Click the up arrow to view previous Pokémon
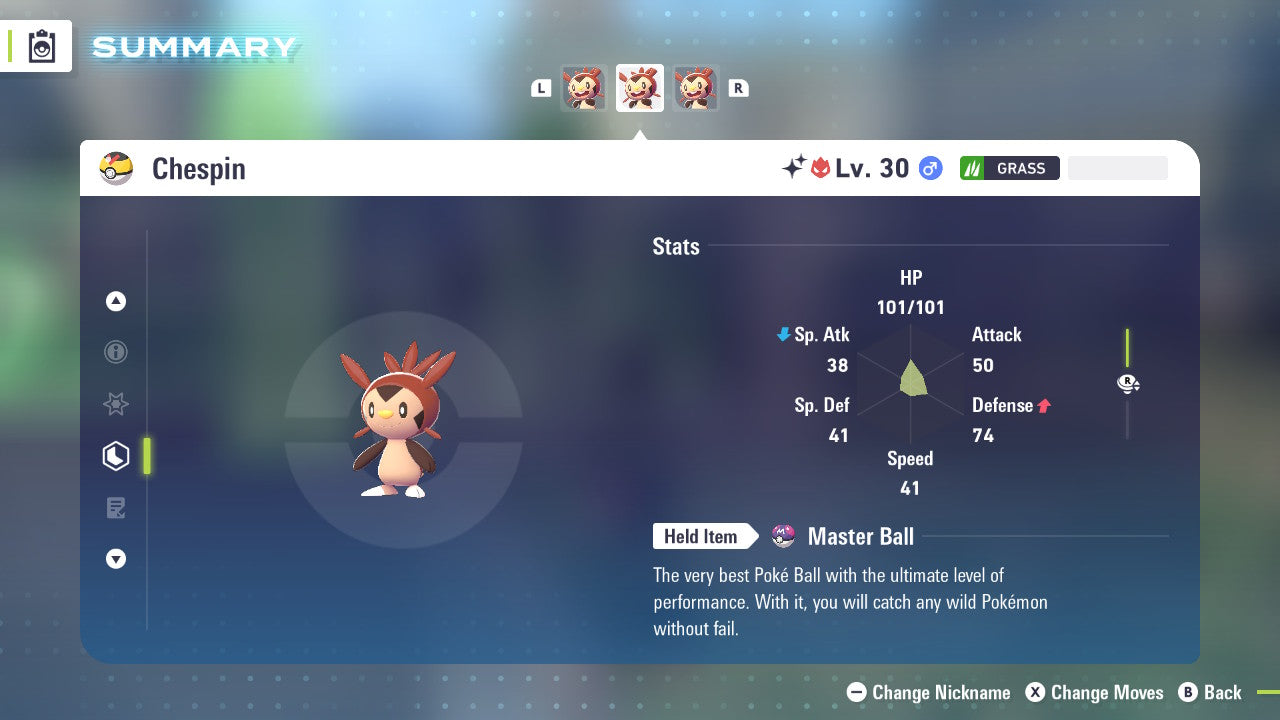1280x720 pixels. point(116,301)
